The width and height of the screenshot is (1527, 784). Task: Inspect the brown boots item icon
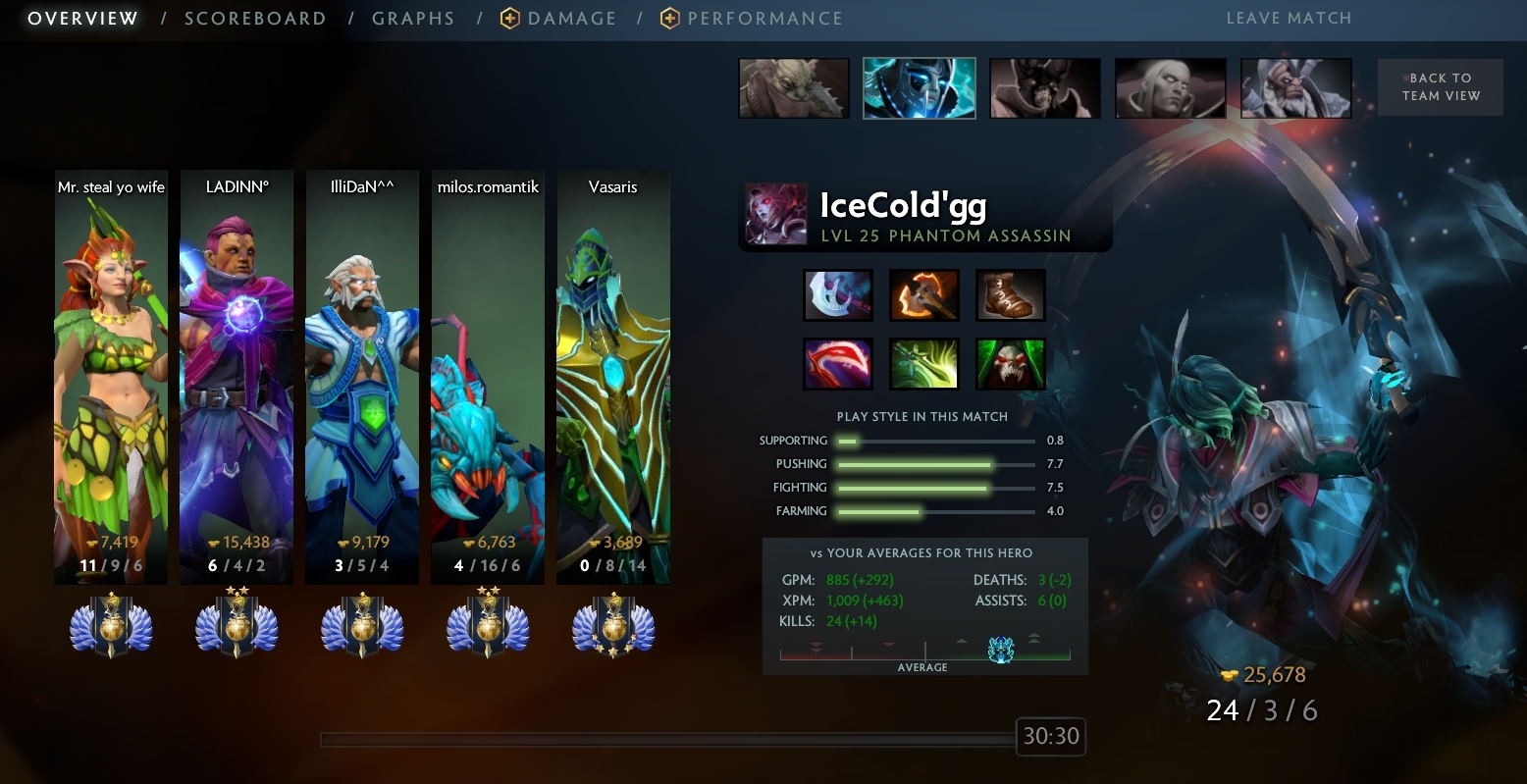tap(1010, 295)
